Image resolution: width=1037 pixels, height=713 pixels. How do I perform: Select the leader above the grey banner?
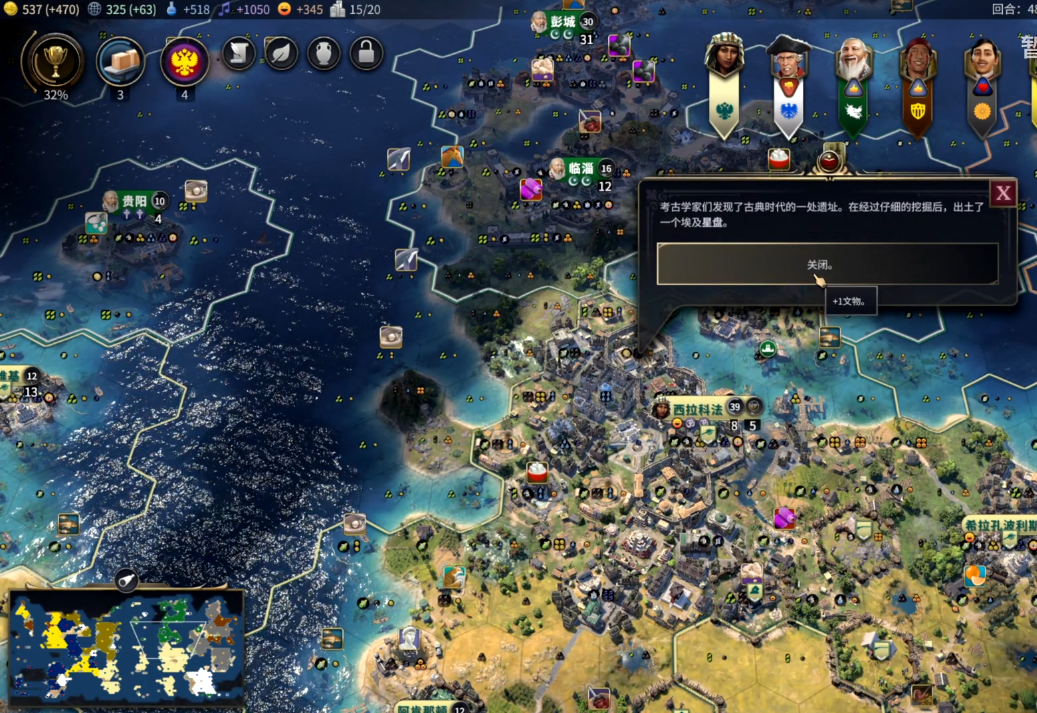tap(982, 62)
